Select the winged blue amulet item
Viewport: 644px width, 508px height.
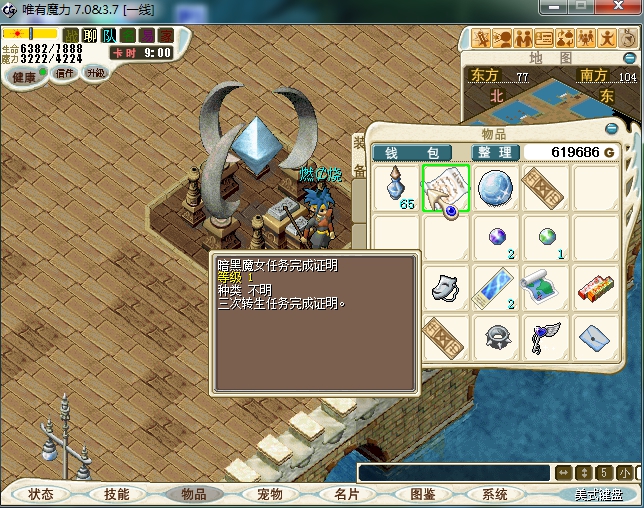[x=544, y=336]
